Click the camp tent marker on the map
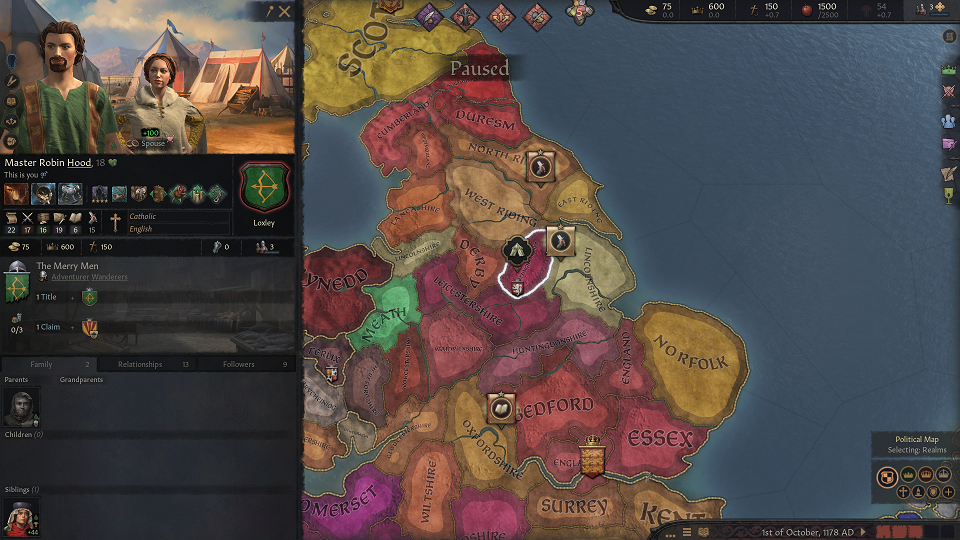Screen dimensions: 960x540 [517, 250]
